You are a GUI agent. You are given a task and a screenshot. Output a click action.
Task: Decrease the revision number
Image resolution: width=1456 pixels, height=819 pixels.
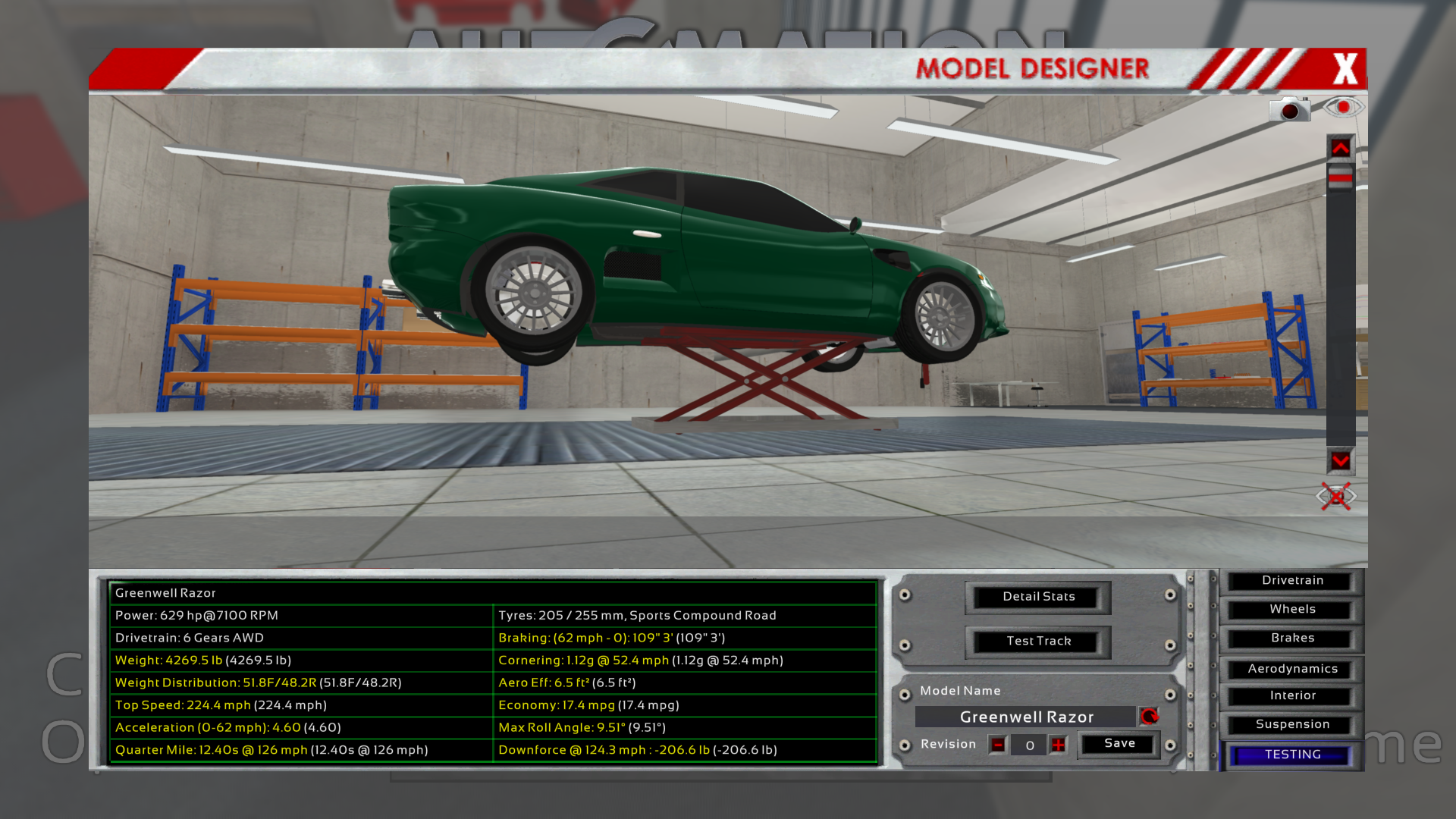tap(998, 745)
